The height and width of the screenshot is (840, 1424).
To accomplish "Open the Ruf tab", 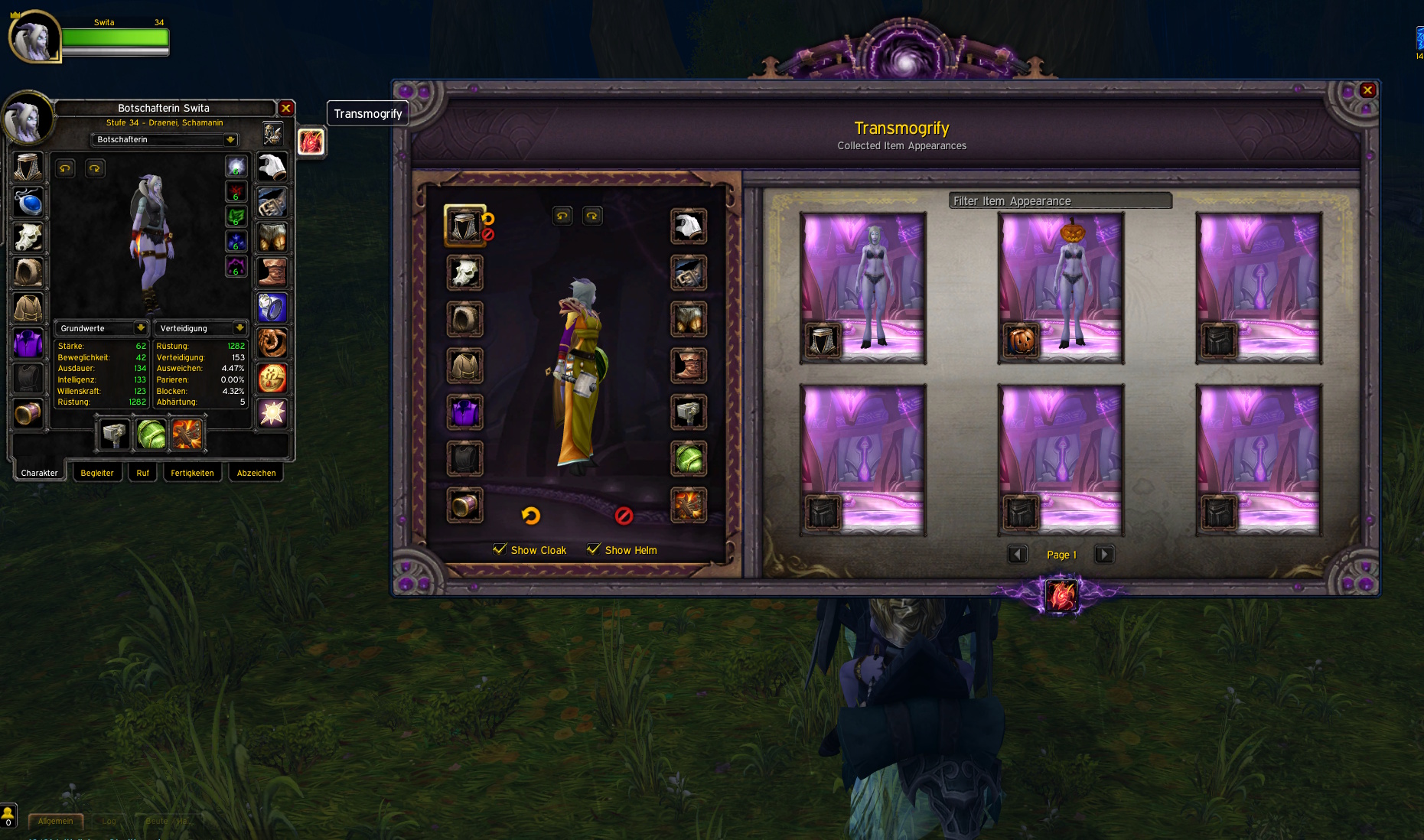I will (x=142, y=473).
